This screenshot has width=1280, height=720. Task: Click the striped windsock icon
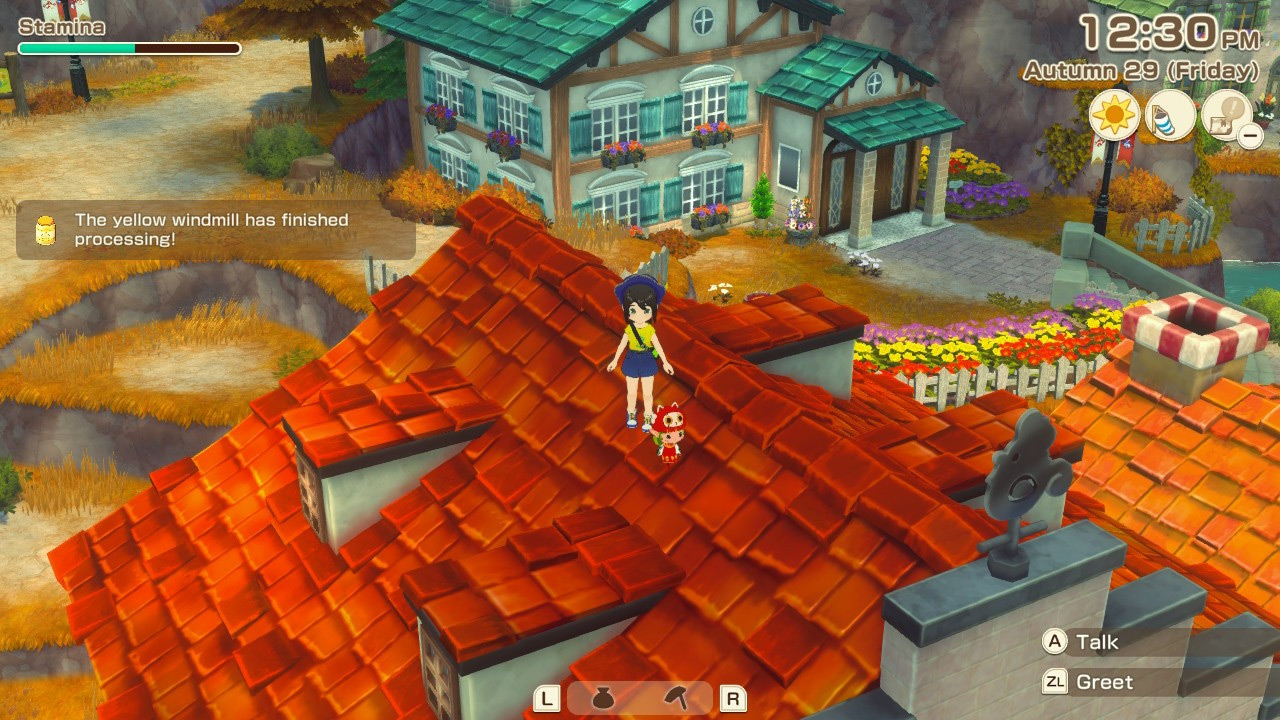pos(1170,115)
